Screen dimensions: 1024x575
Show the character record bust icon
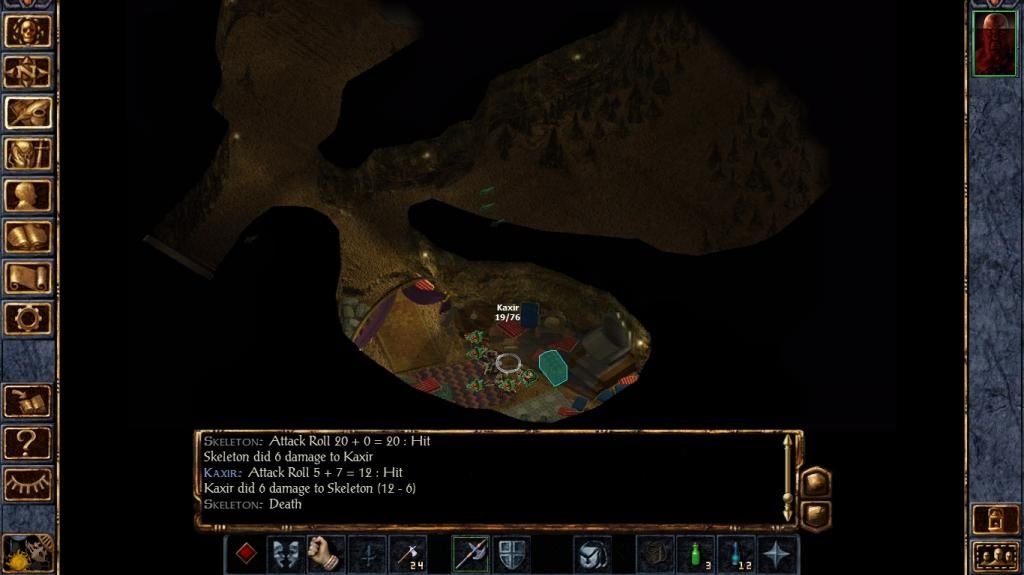[28, 195]
